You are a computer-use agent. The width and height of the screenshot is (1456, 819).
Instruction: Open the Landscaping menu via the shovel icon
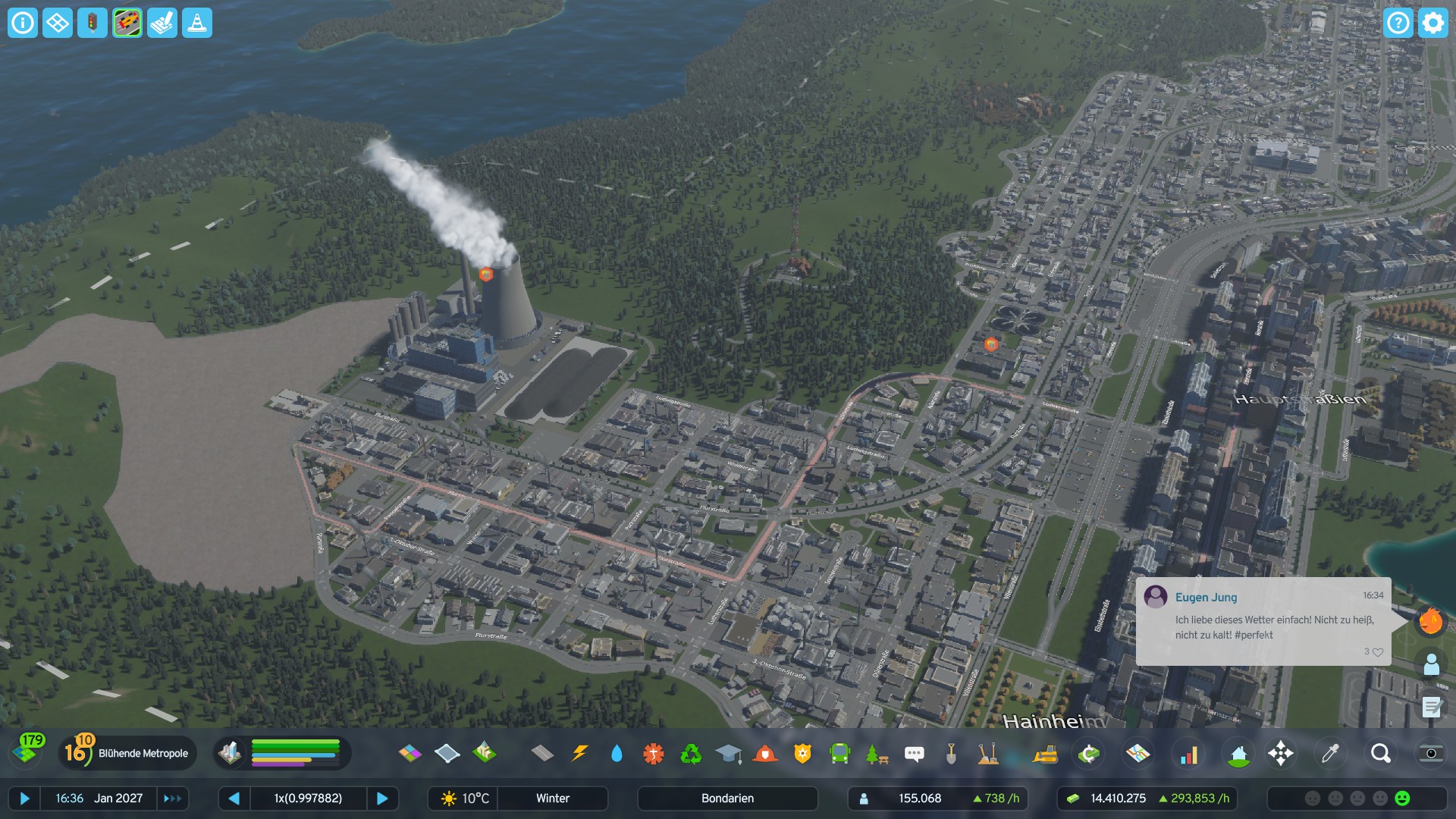coord(950,753)
